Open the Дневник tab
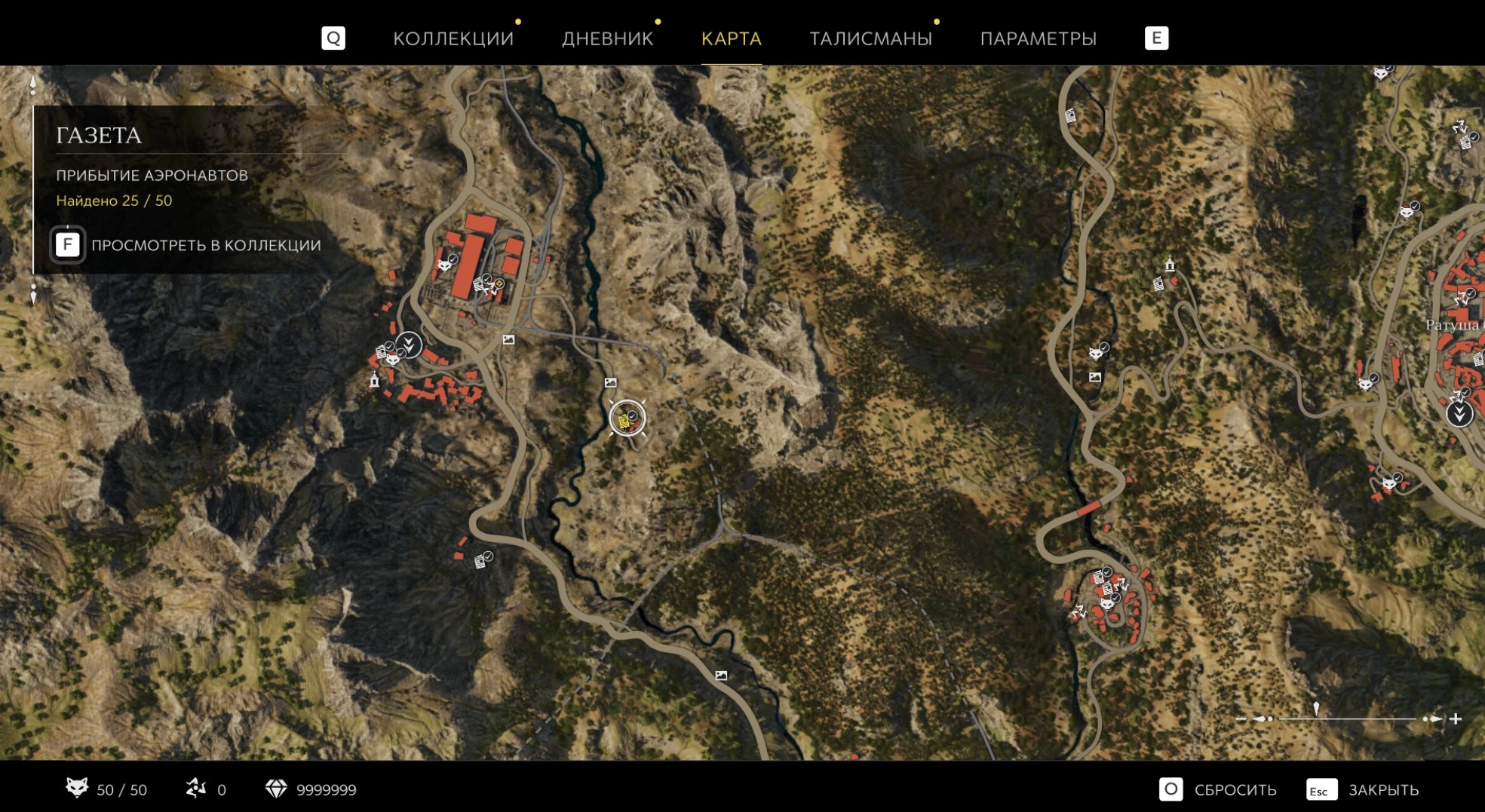The width and height of the screenshot is (1485, 812). [607, 38]
